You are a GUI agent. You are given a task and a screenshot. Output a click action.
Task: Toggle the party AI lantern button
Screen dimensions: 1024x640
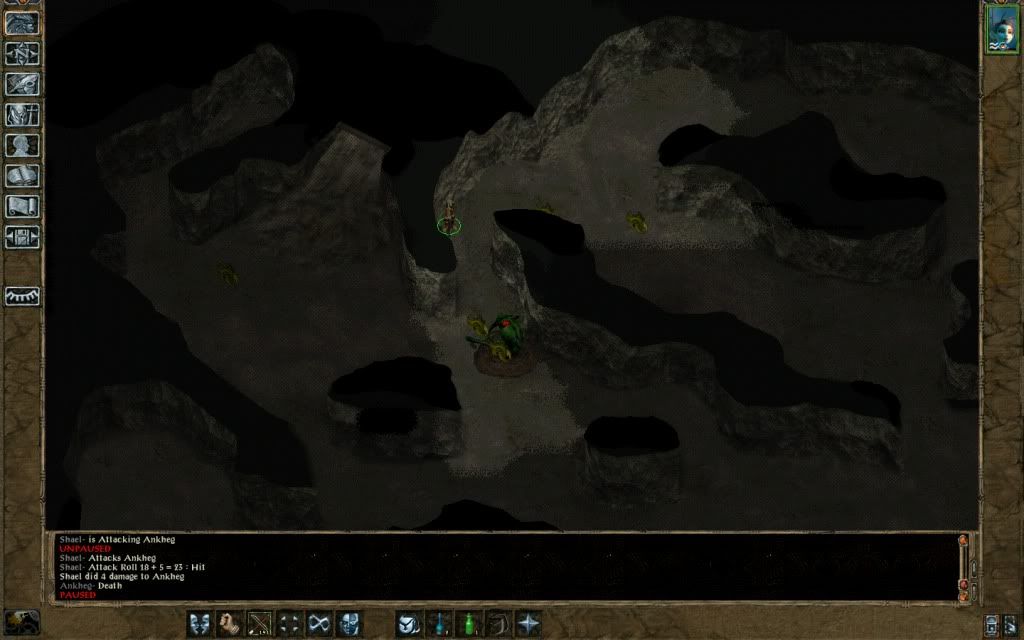[22, 296]
